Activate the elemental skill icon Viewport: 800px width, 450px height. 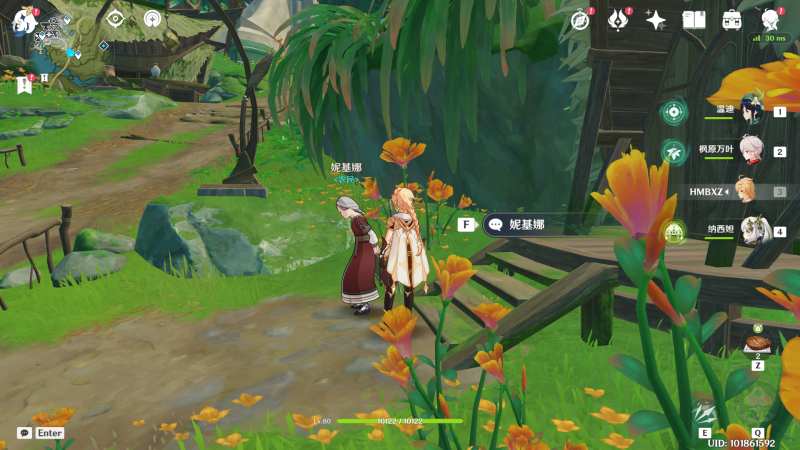[706, 412]
